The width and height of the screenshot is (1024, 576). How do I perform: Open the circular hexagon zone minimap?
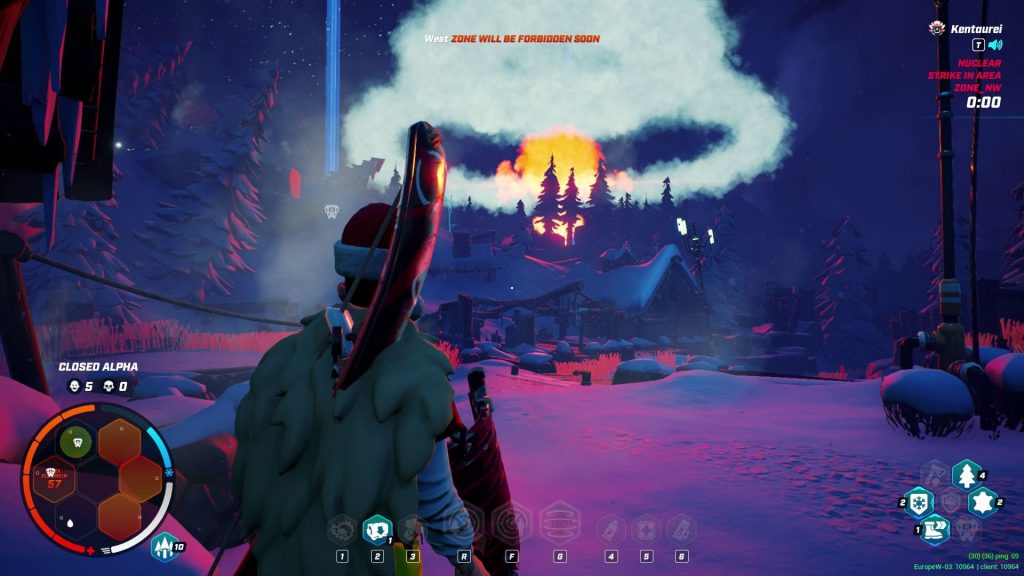pos(99,480)
